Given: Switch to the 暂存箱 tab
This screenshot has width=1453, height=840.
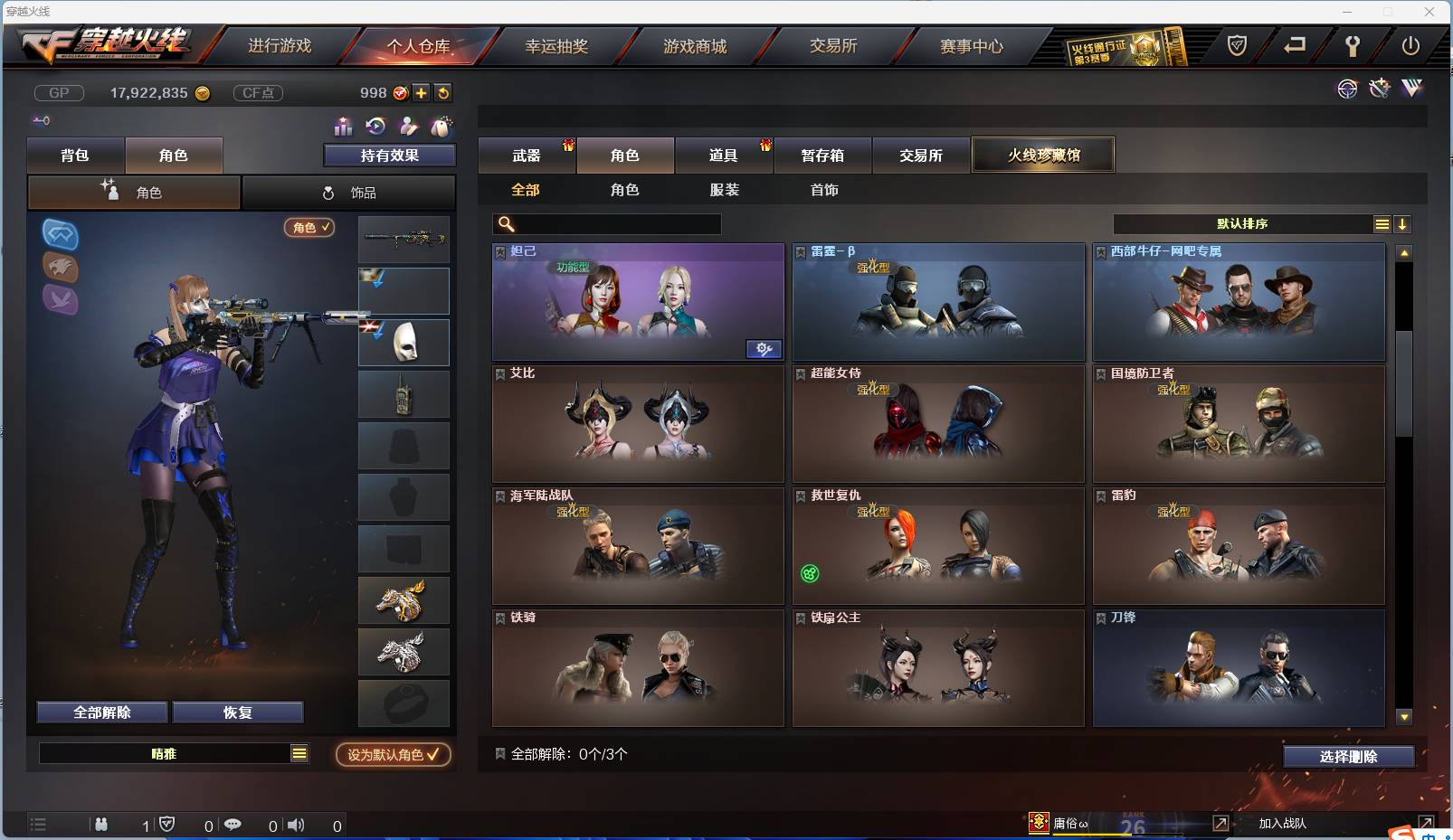Looking at the screenshot, I should 821,155.
